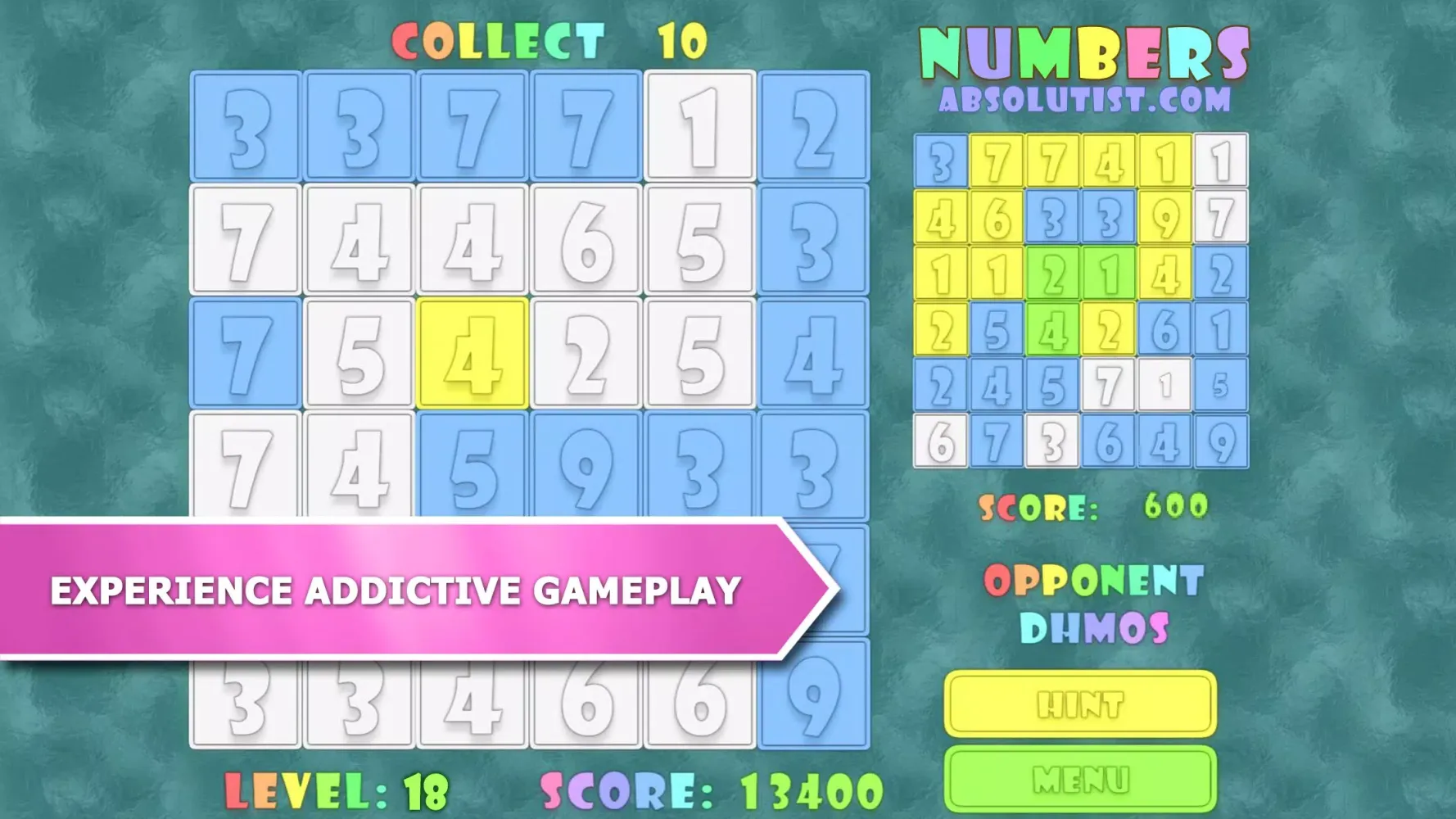Select the white 6 tile in the second row
1456x819 pixels.
(586, 240)
